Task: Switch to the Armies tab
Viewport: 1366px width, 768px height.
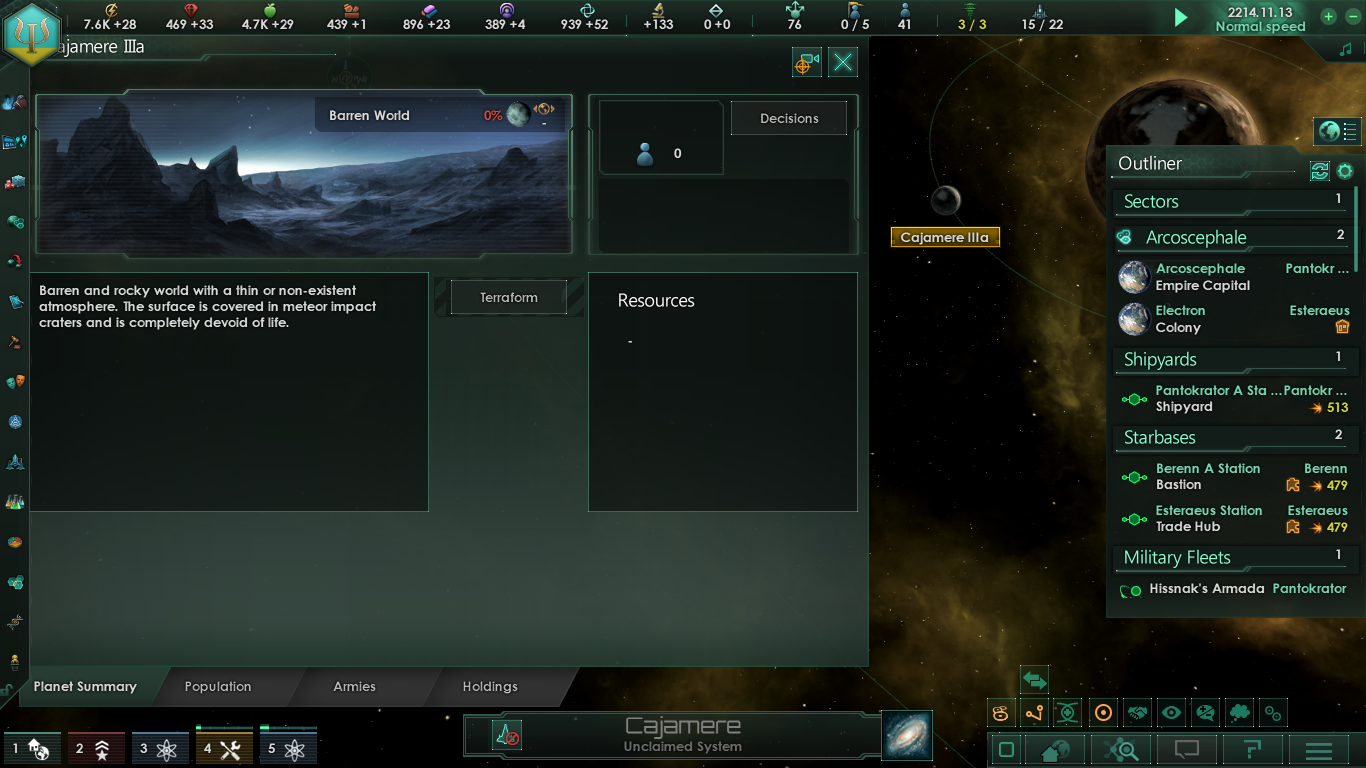Action: click(x=356, y=687)
